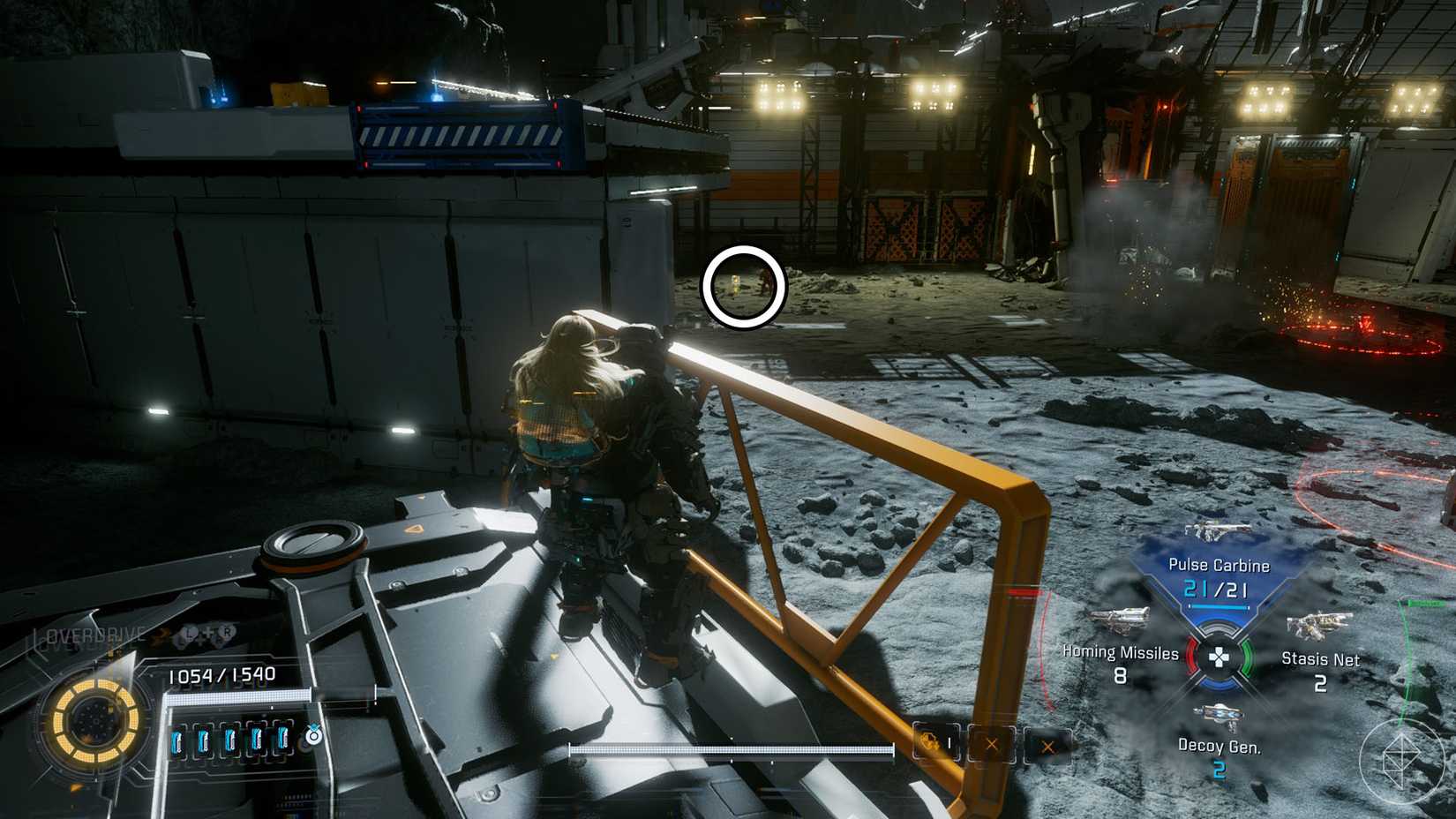This screenshot has height=819, width=1456.
Task: Click the first orange X slot on the action bar
Action: 992,744
